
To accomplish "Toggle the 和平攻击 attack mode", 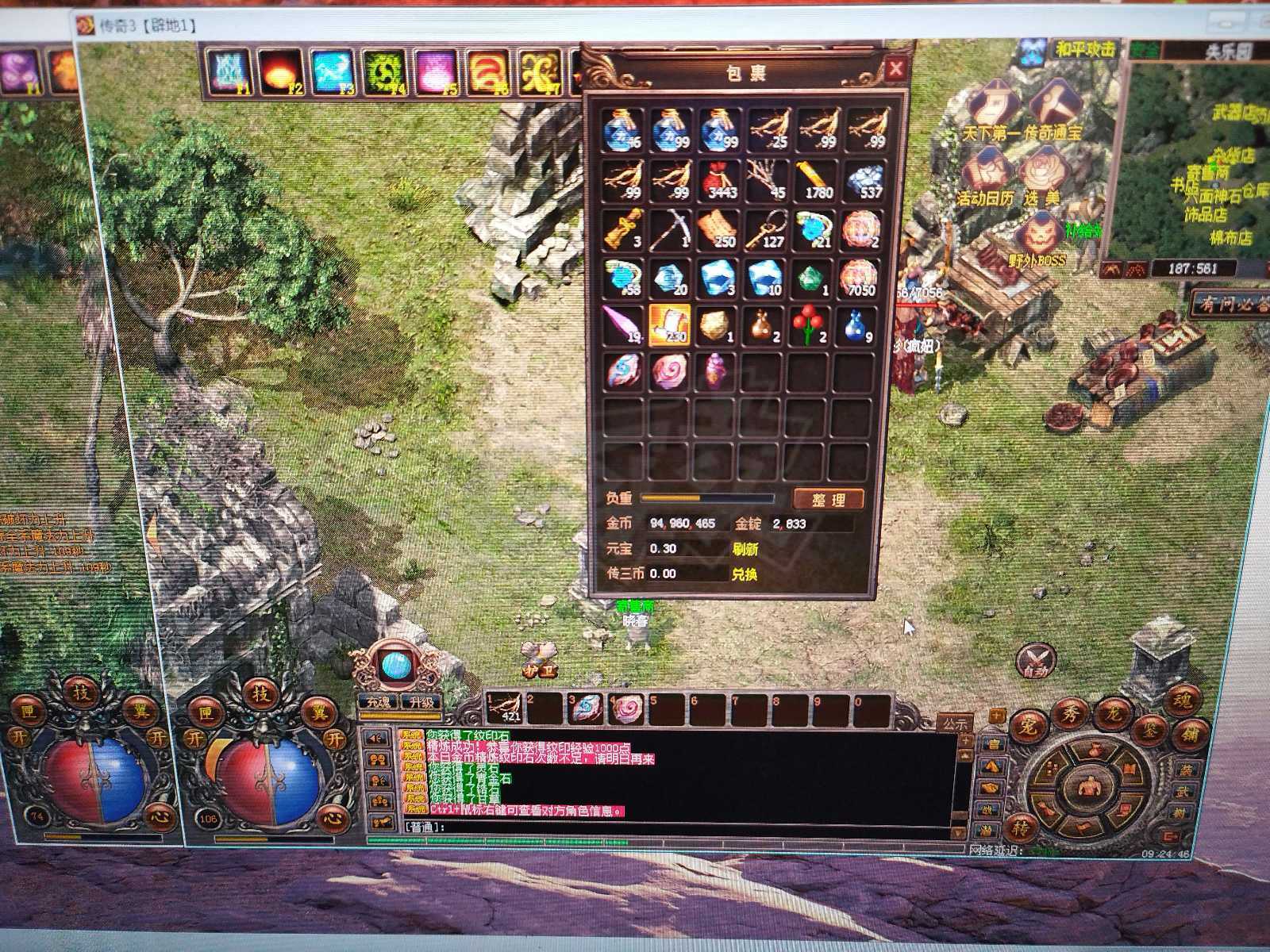I will click(1085, 49).
